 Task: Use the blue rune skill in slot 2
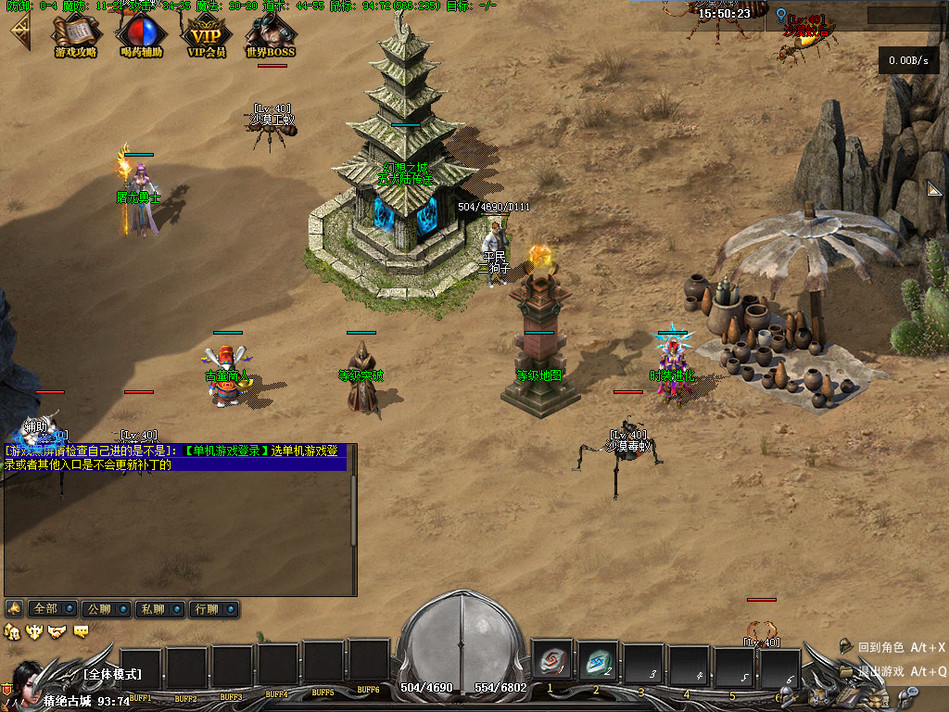[x=597, y=662]
